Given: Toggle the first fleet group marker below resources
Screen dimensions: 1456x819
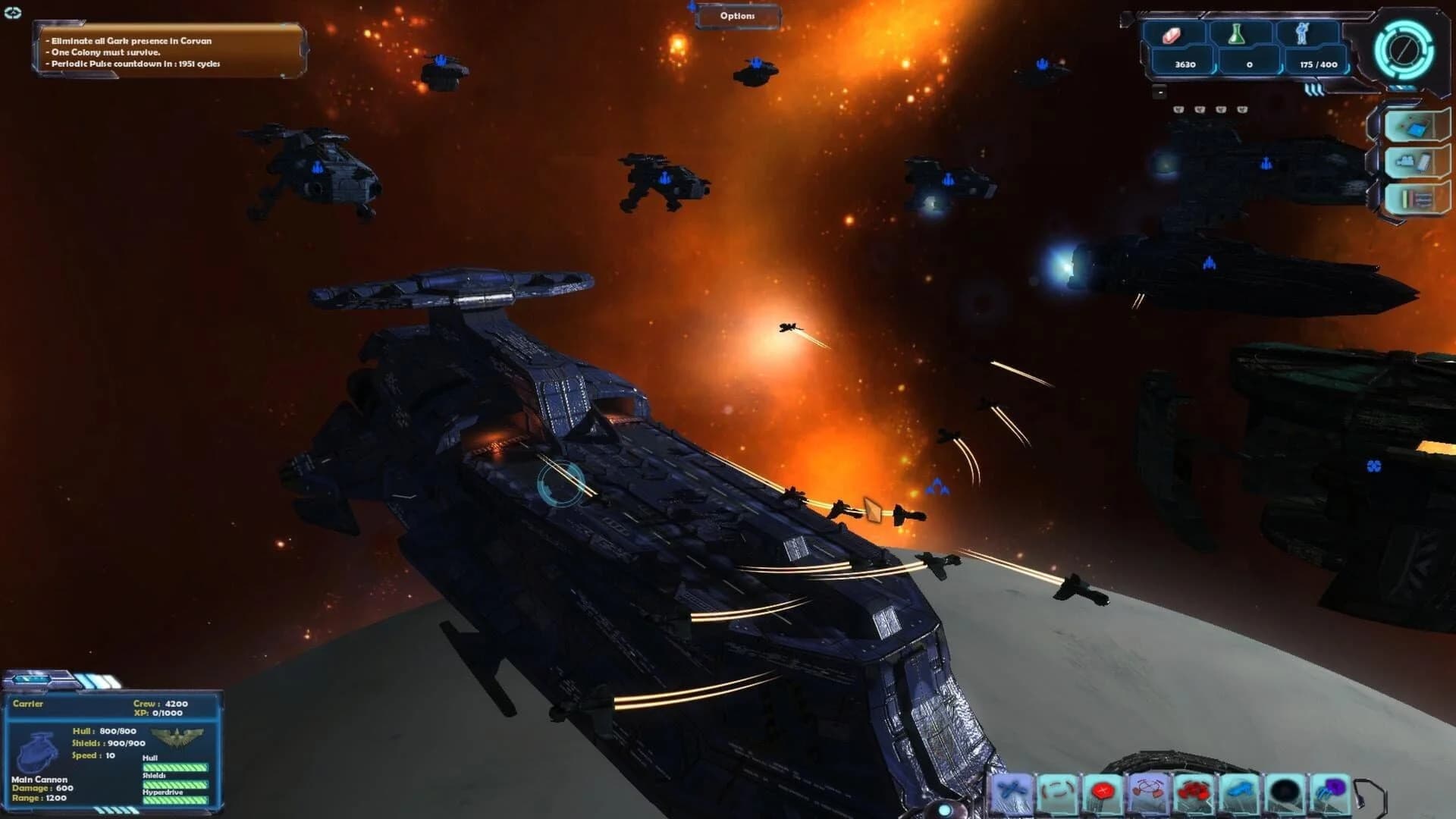Looking at the screenshot, I should pos(1178,109).
